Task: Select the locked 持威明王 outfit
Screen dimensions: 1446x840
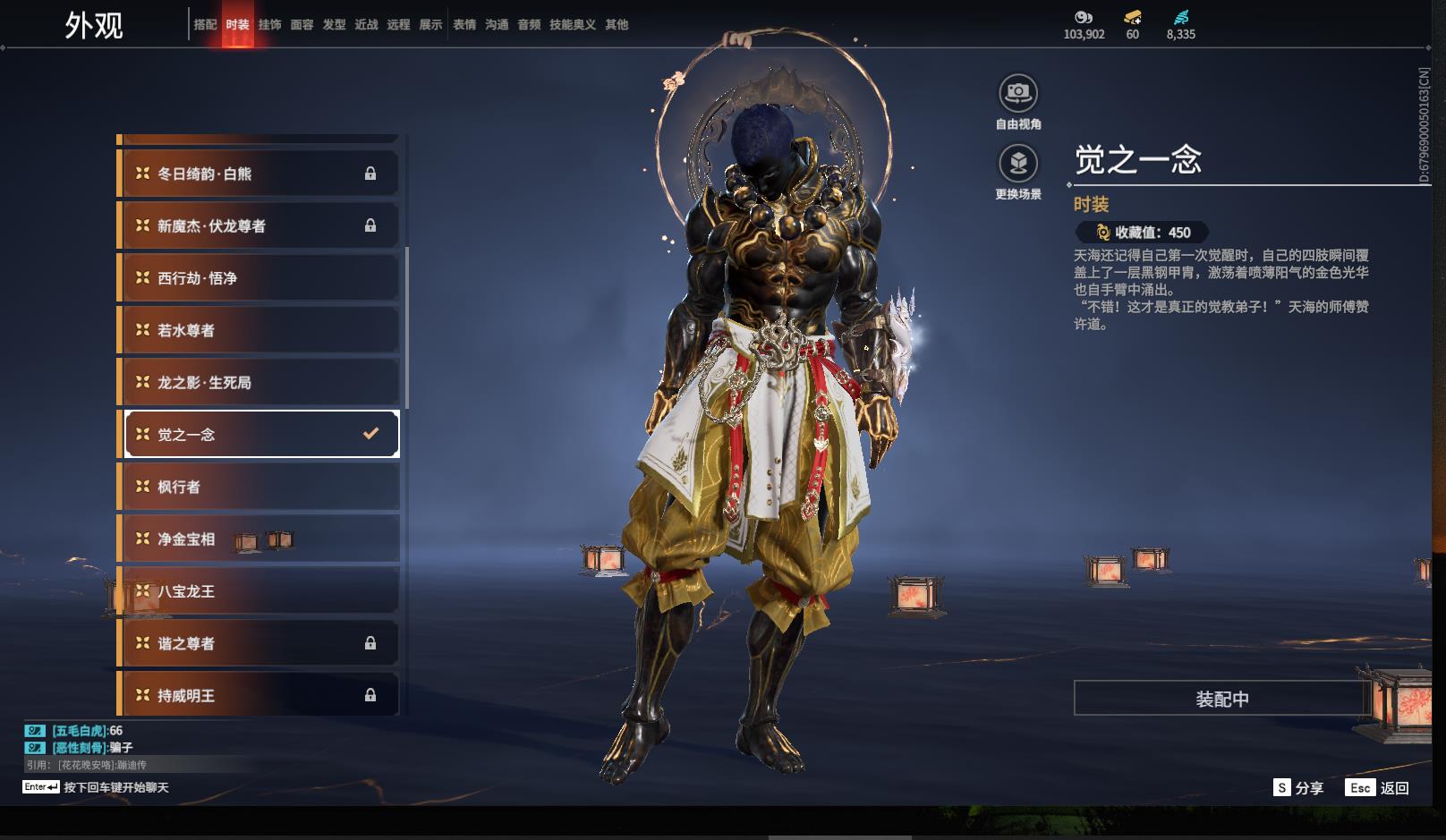Action: point(259,695)
